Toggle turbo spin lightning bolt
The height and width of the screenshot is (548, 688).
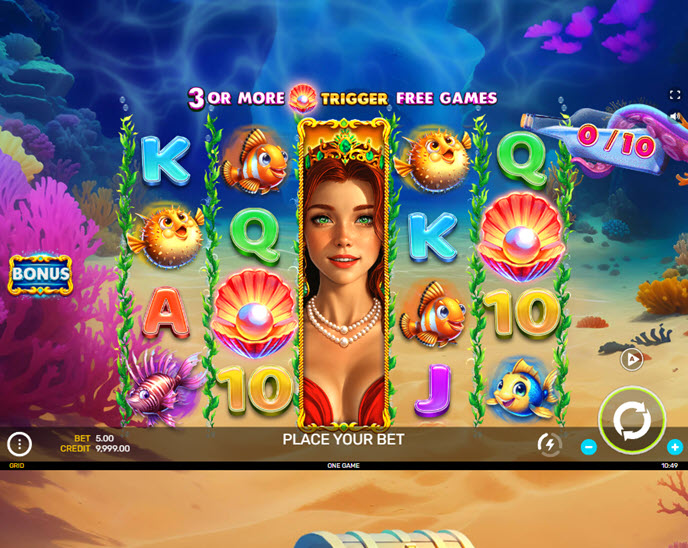coord(549,444)
